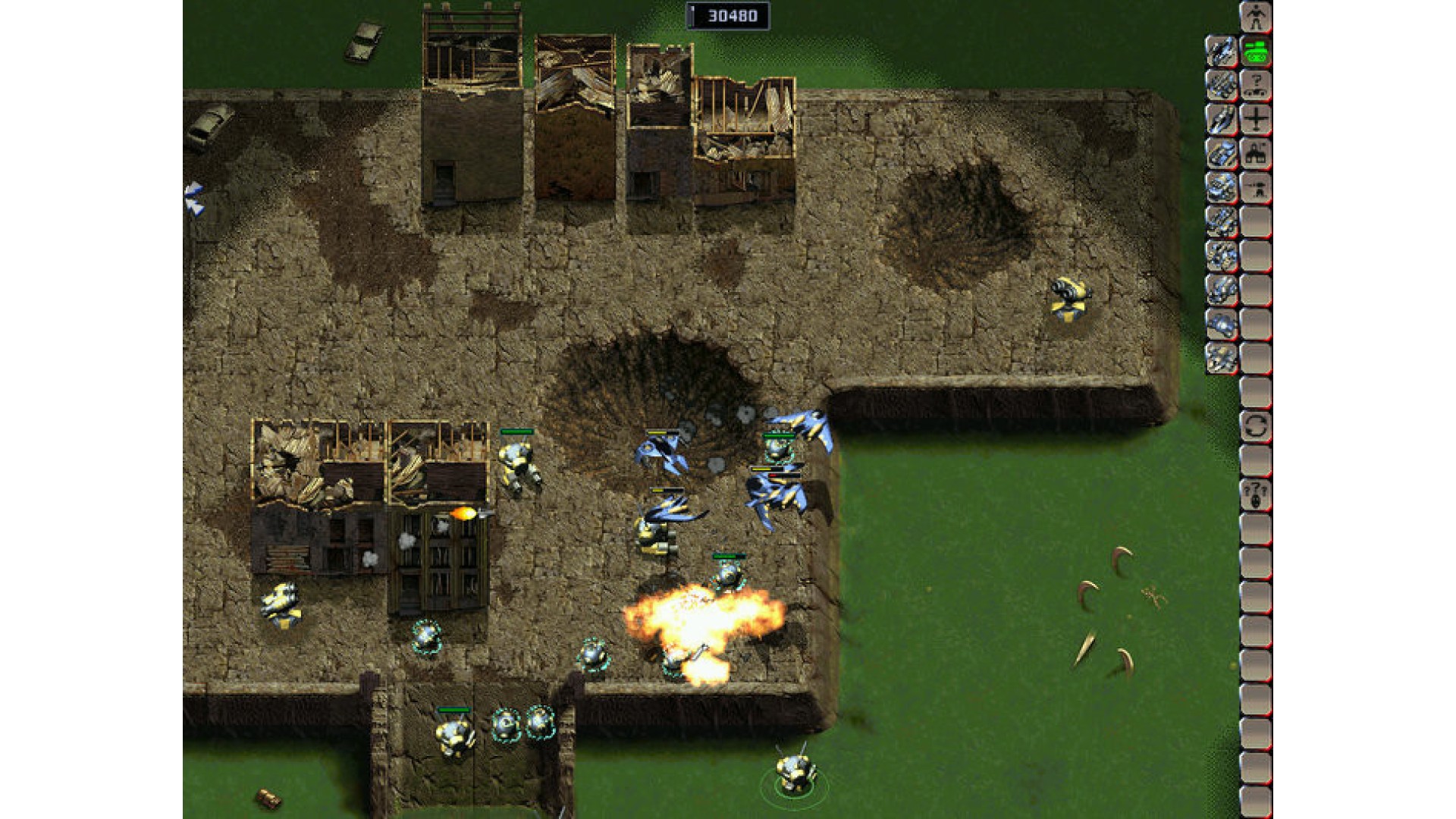Switch to the aircraft category

[x=1256, y=119]
